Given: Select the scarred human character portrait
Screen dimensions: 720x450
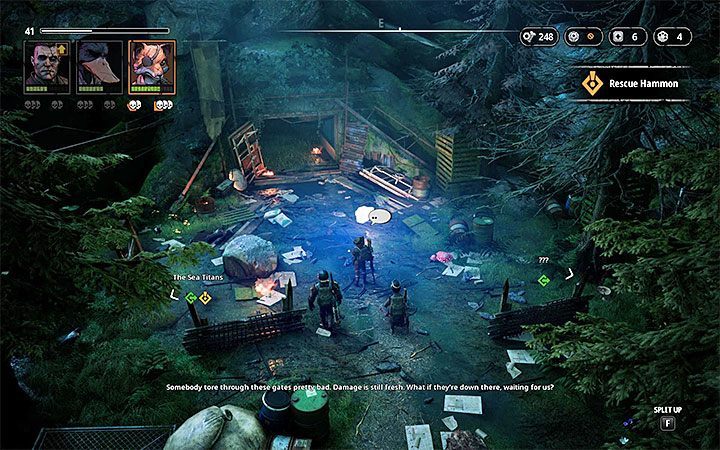Looking at the screenshot, I should (x=46, y=67).
